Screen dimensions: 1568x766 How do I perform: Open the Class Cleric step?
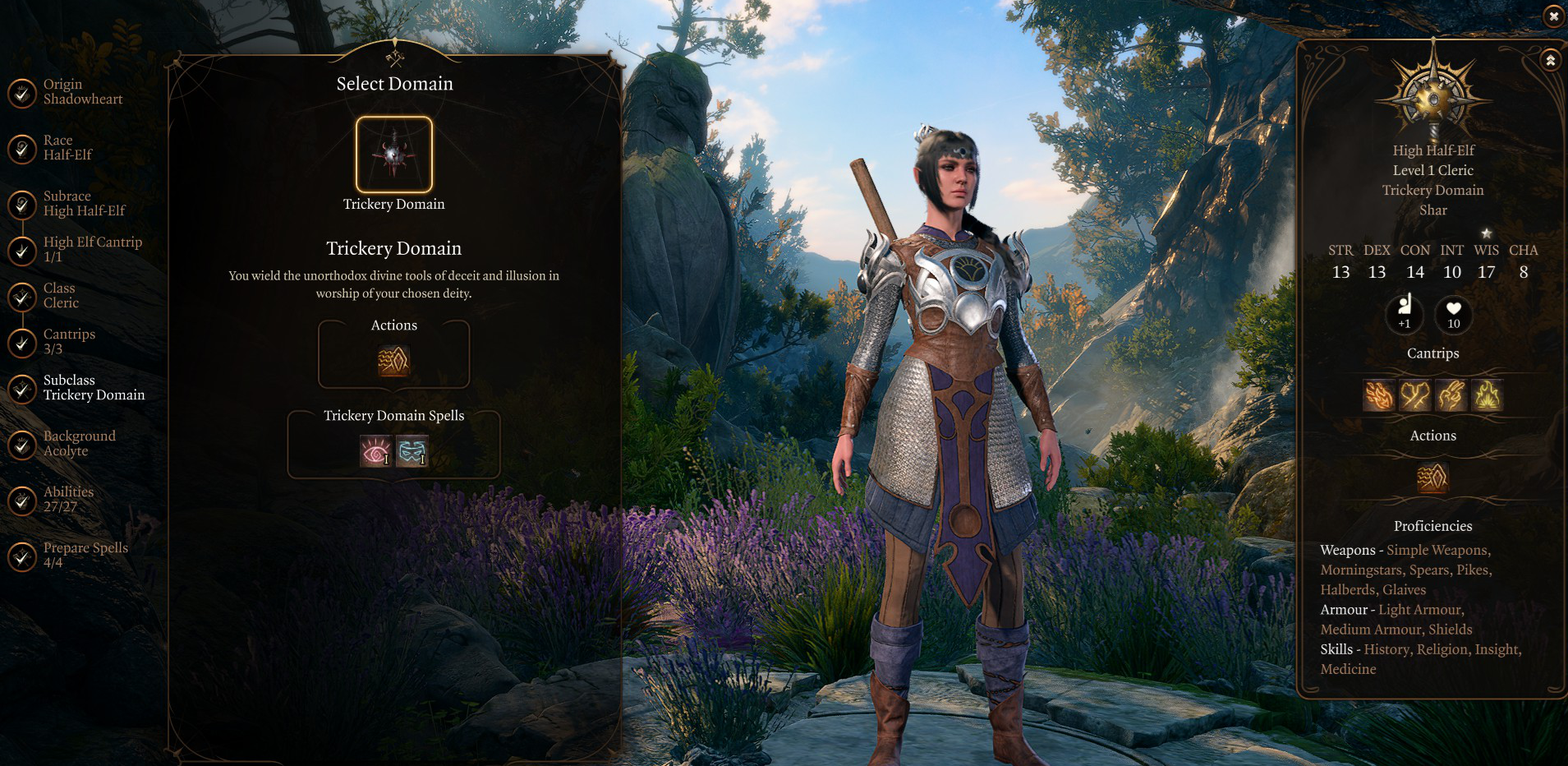tap(62, 296)
